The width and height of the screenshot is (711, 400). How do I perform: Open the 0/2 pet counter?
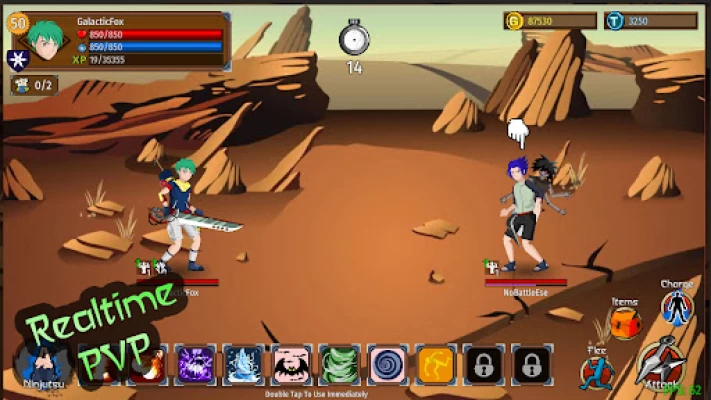click(x=34, y=85)
